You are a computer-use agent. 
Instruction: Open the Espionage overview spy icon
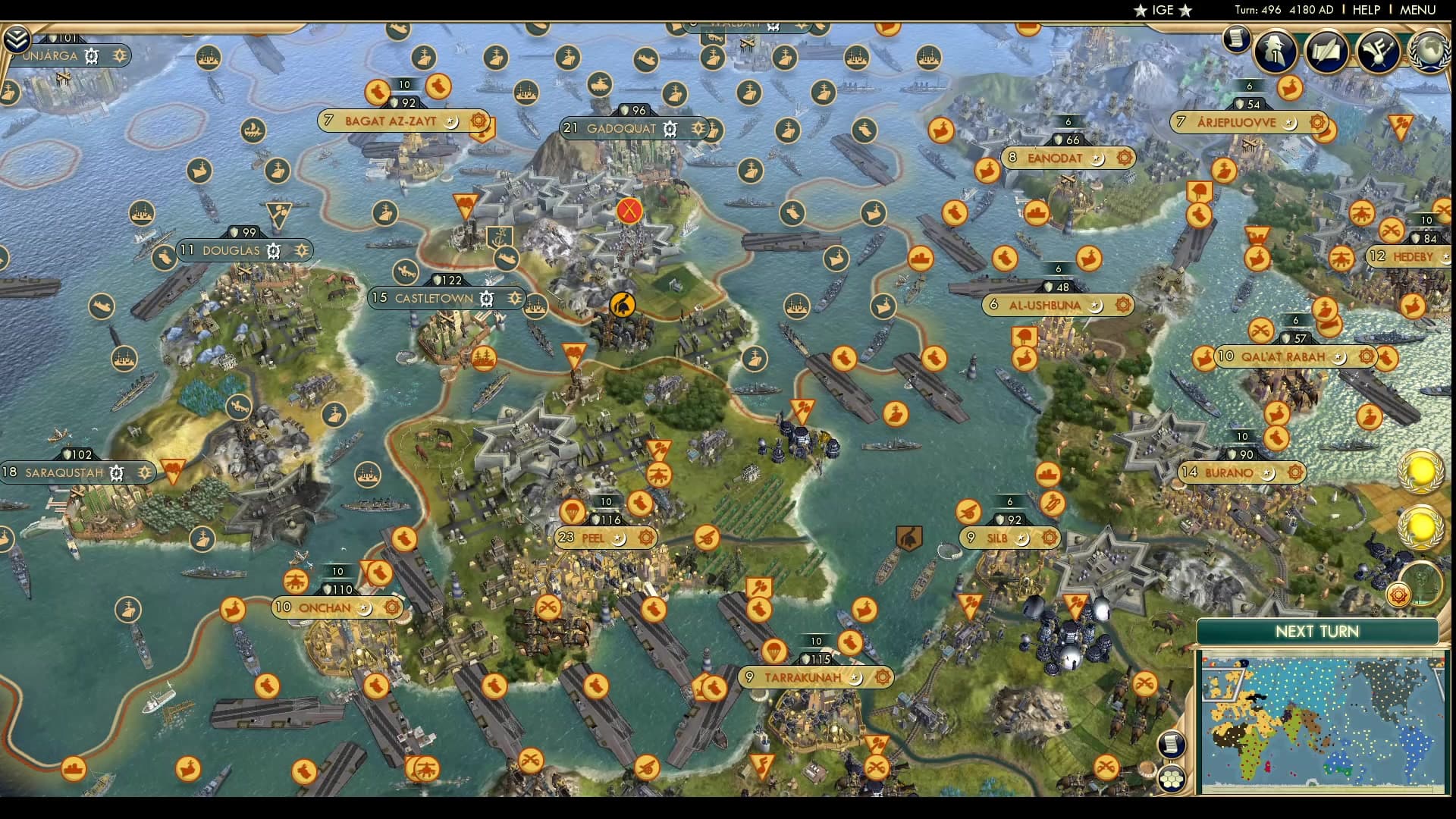point(1273,52)
